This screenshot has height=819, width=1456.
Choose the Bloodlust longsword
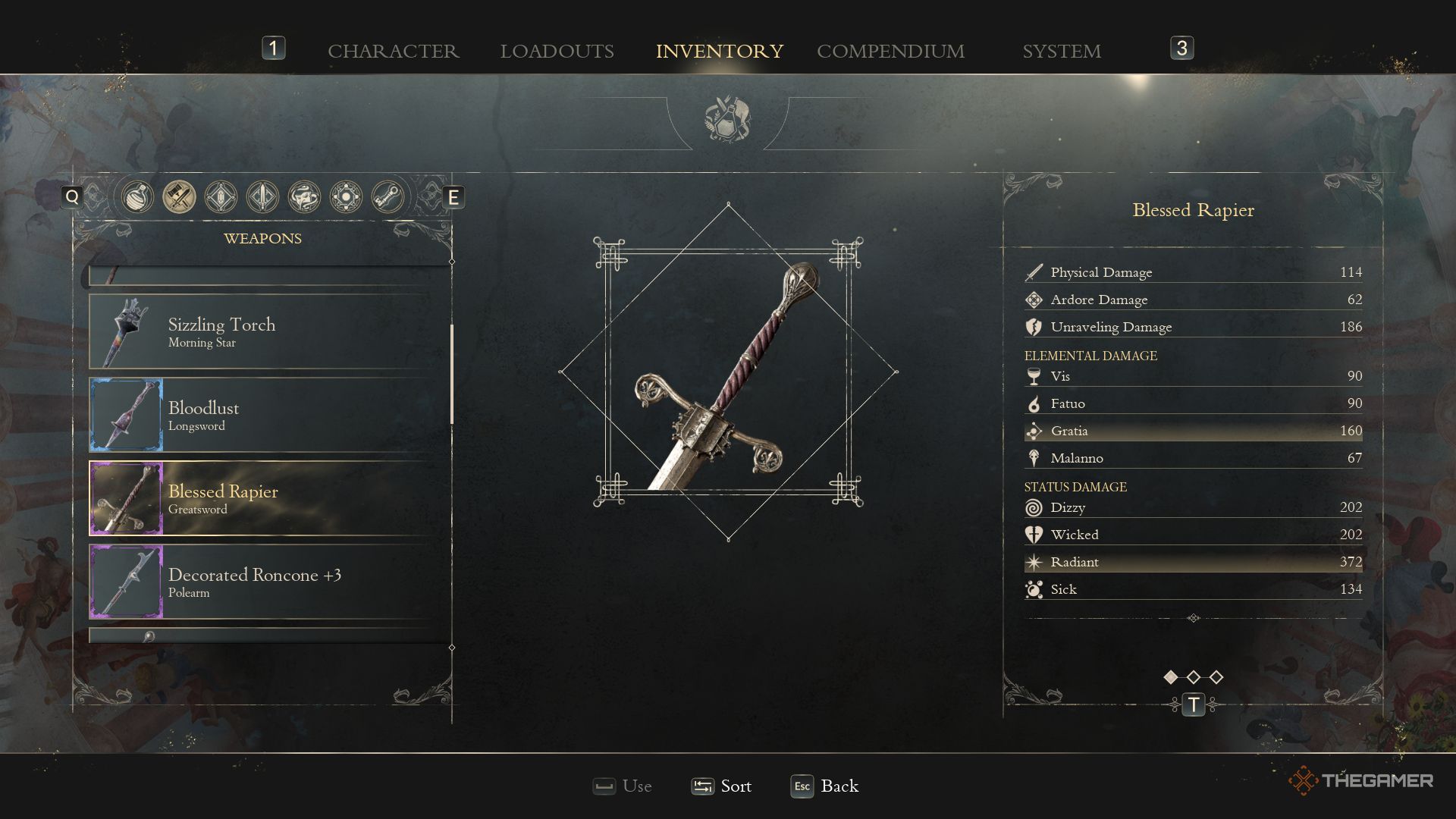click(269, 416)
